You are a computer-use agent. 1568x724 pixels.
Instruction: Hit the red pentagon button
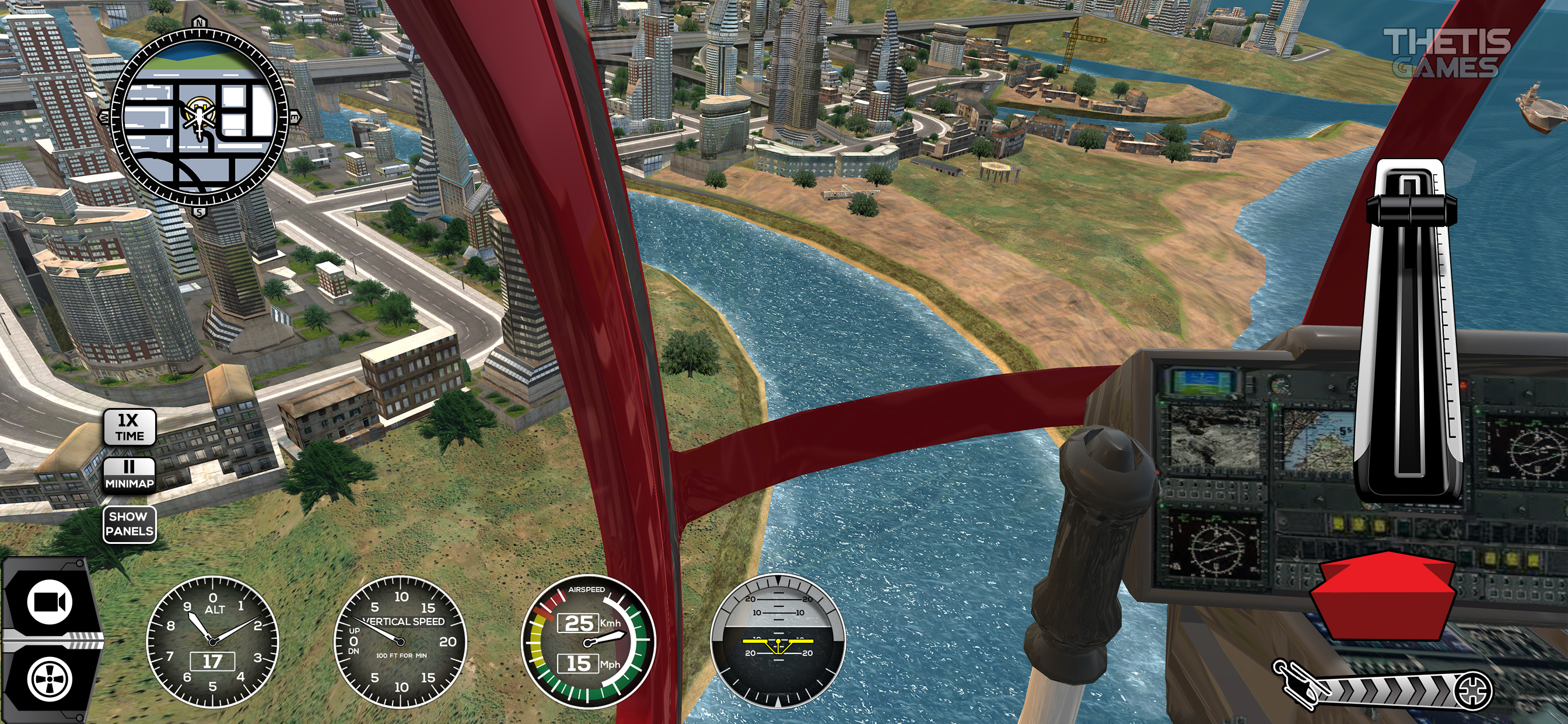coord(1382,595)
